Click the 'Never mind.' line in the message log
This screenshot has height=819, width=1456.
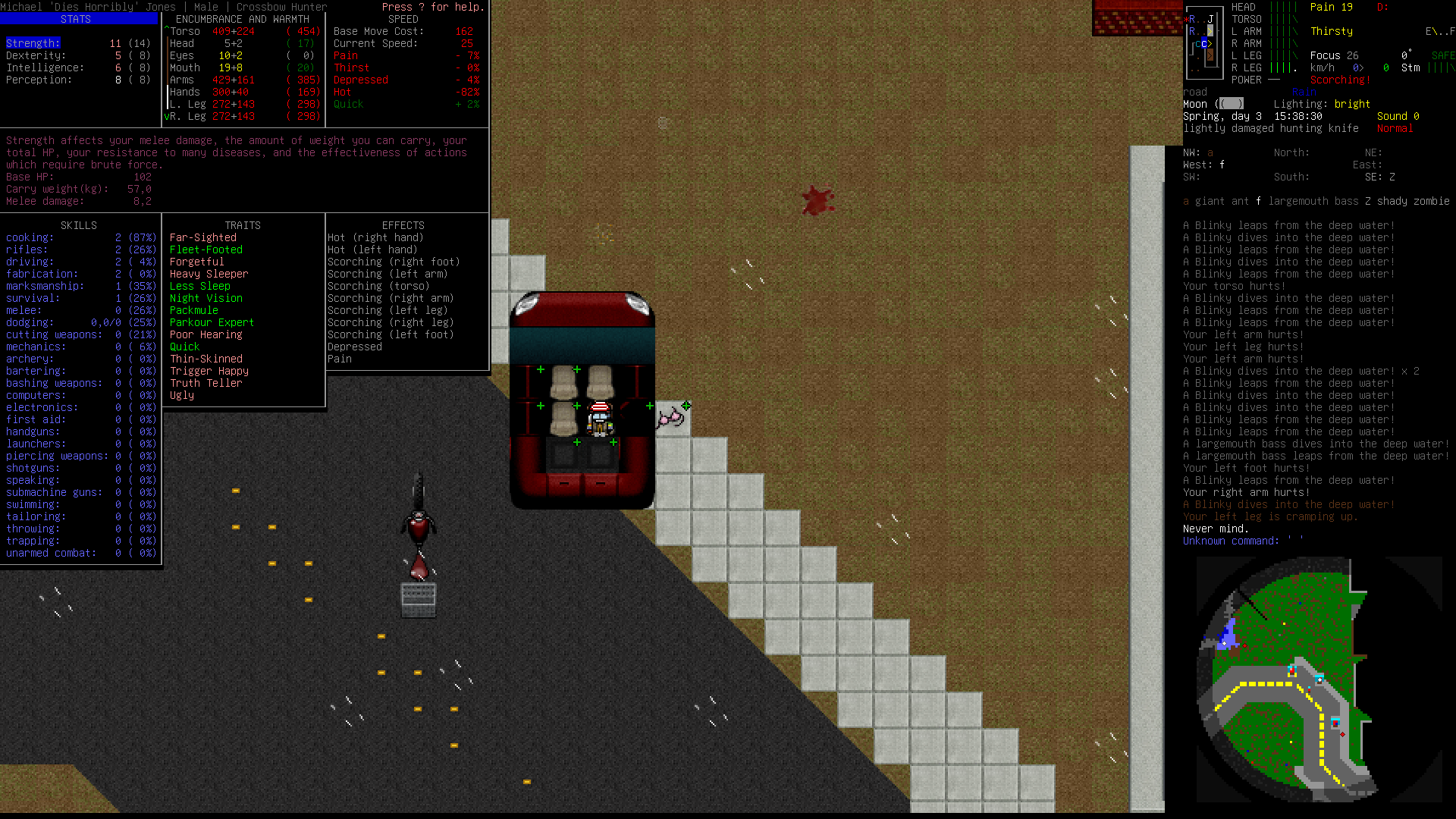click(x=1216, y=529)
